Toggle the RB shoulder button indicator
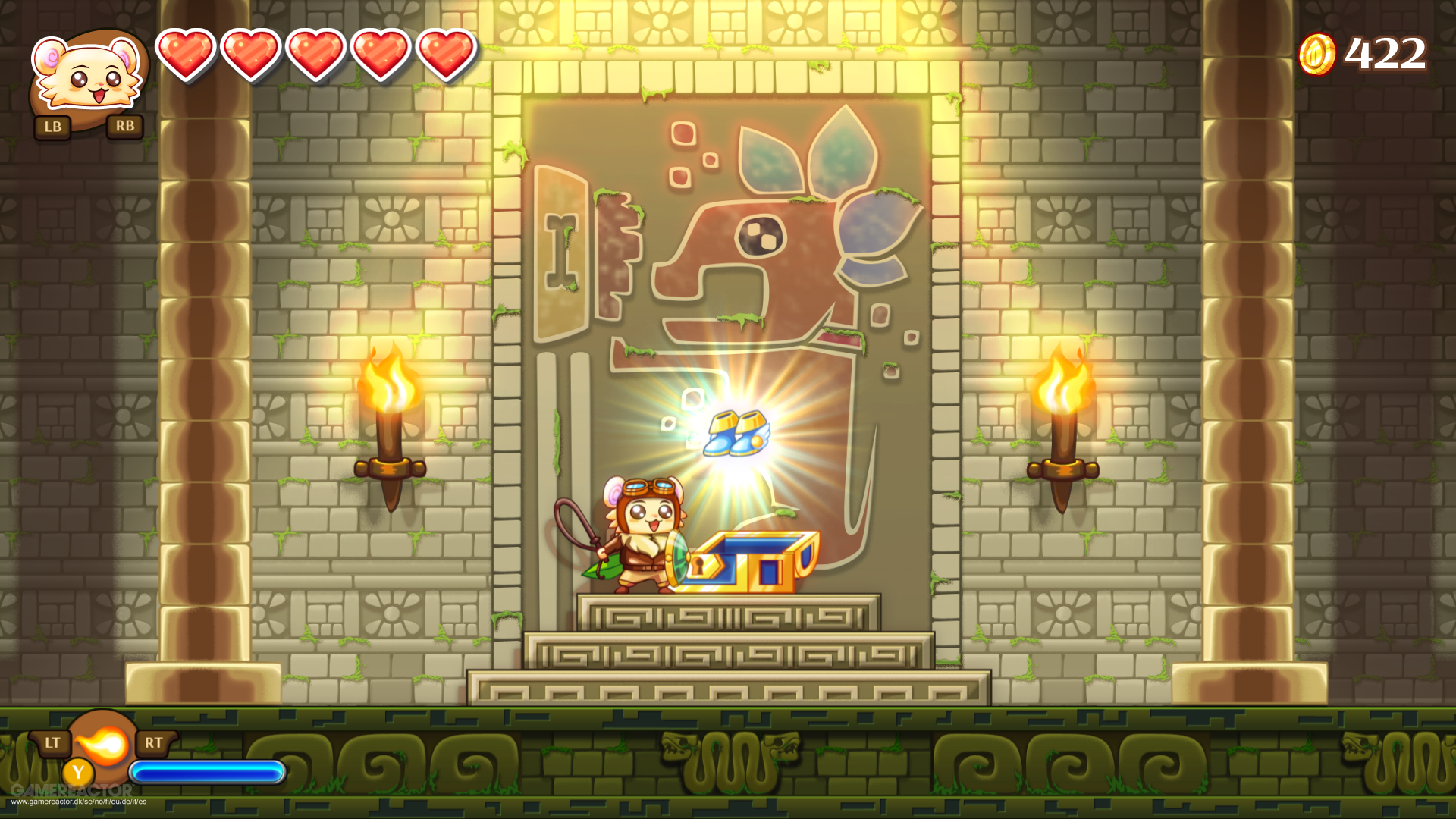This screenshot has width=1456, height=819. 126,127
